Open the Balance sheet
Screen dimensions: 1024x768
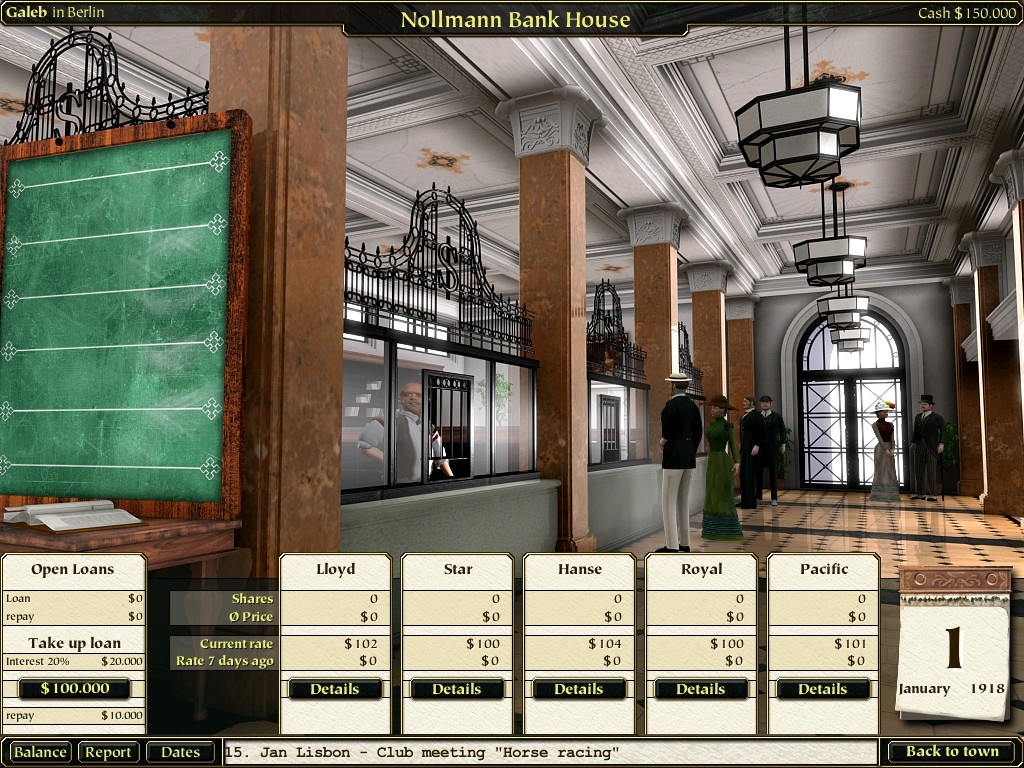click(x=40, y=752)
